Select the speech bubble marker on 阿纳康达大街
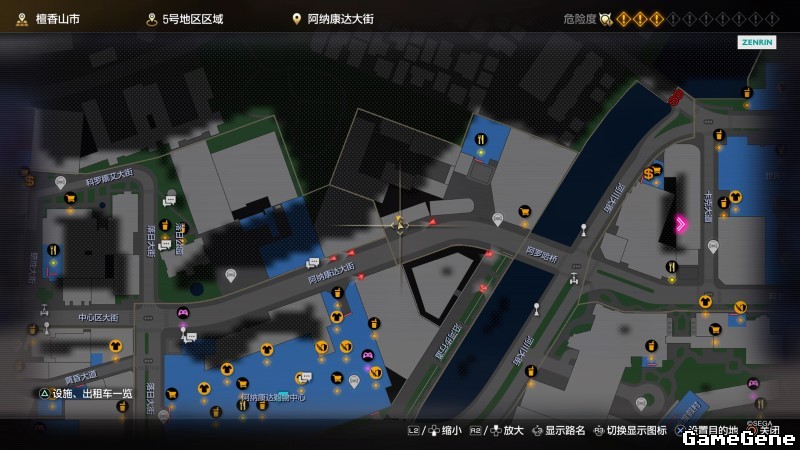Screen dimensions: 800x450 tap(311, 263)
